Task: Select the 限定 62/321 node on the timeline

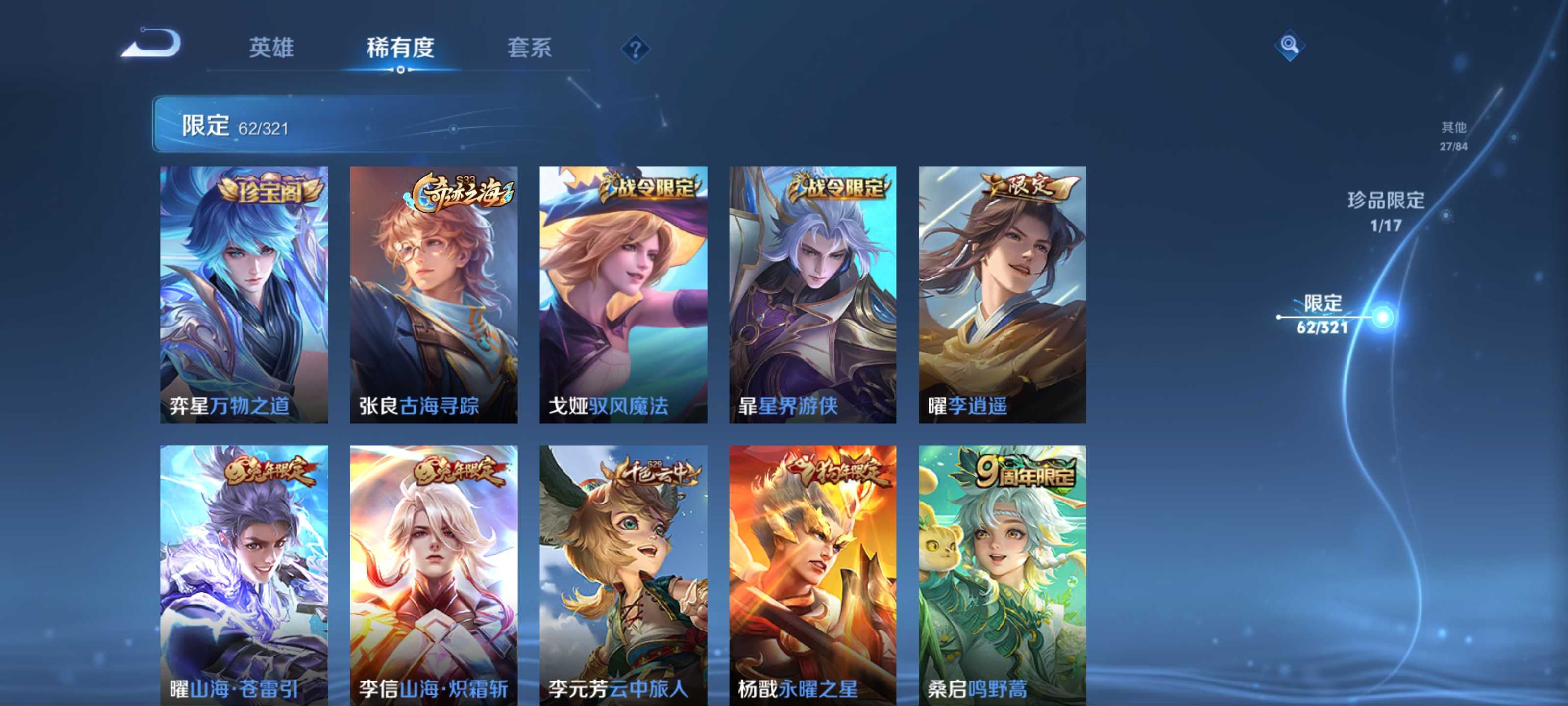Action: tap(1383, 317)
